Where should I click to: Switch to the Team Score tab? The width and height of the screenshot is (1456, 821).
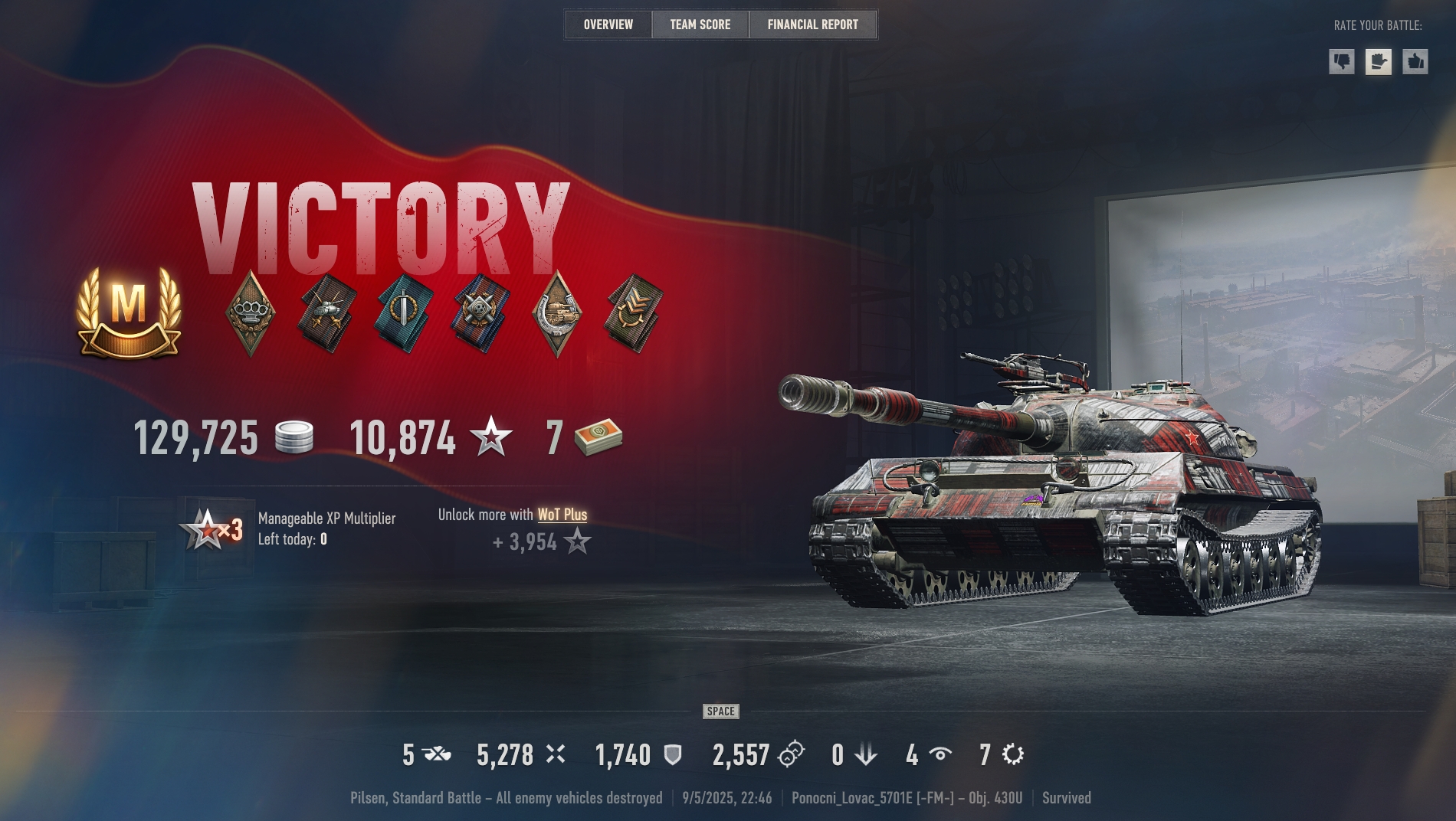(700, 24)
